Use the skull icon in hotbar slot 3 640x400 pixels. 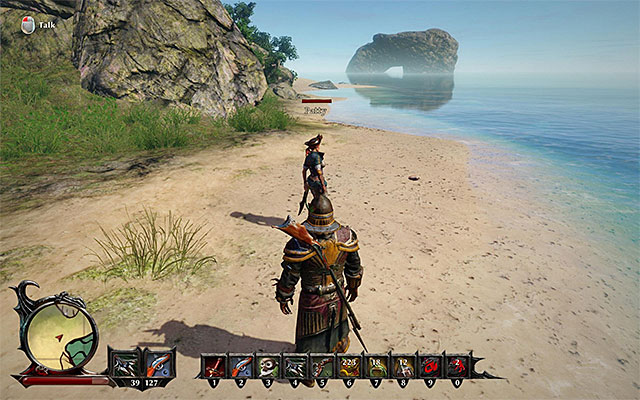[x=268, y=365]
